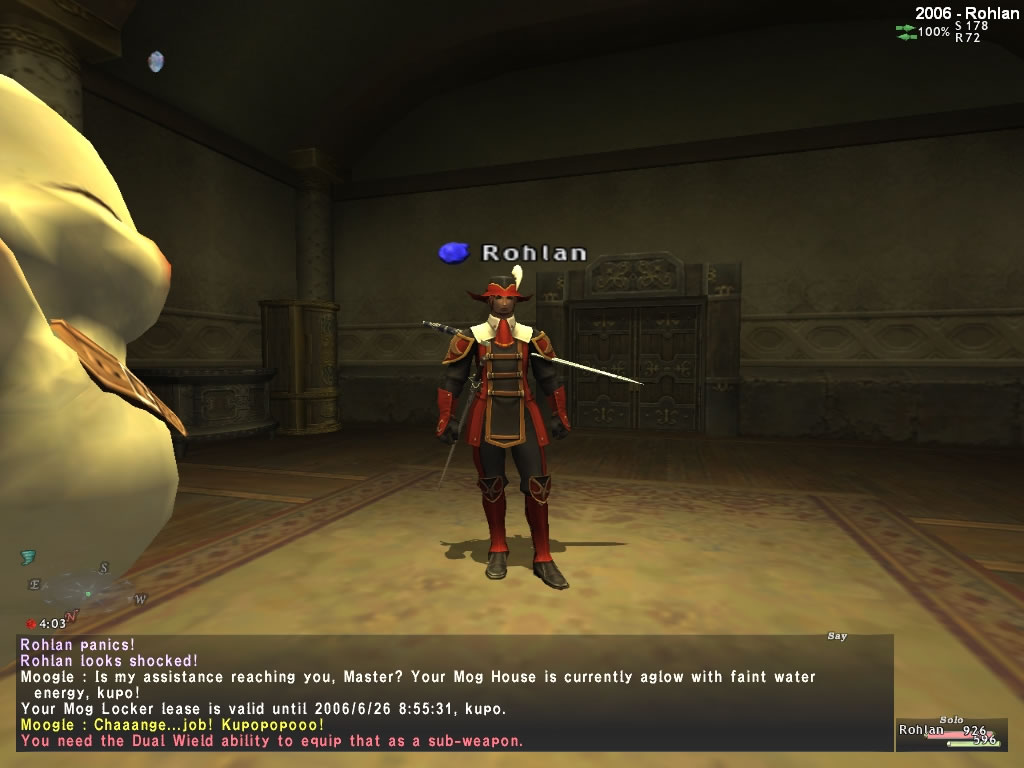
Task: Click the Say chat mode label
Action: [x=837, y=636]
